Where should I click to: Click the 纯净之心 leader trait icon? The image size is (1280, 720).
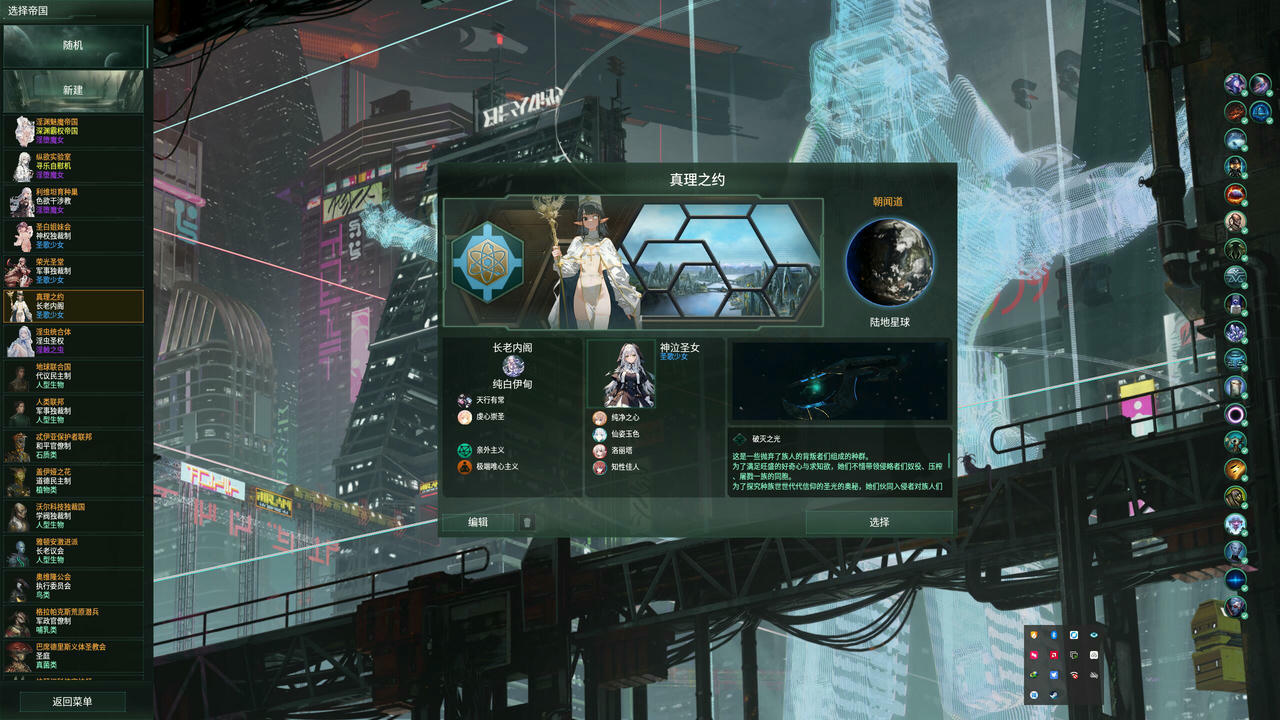click(x=598, y=419)
